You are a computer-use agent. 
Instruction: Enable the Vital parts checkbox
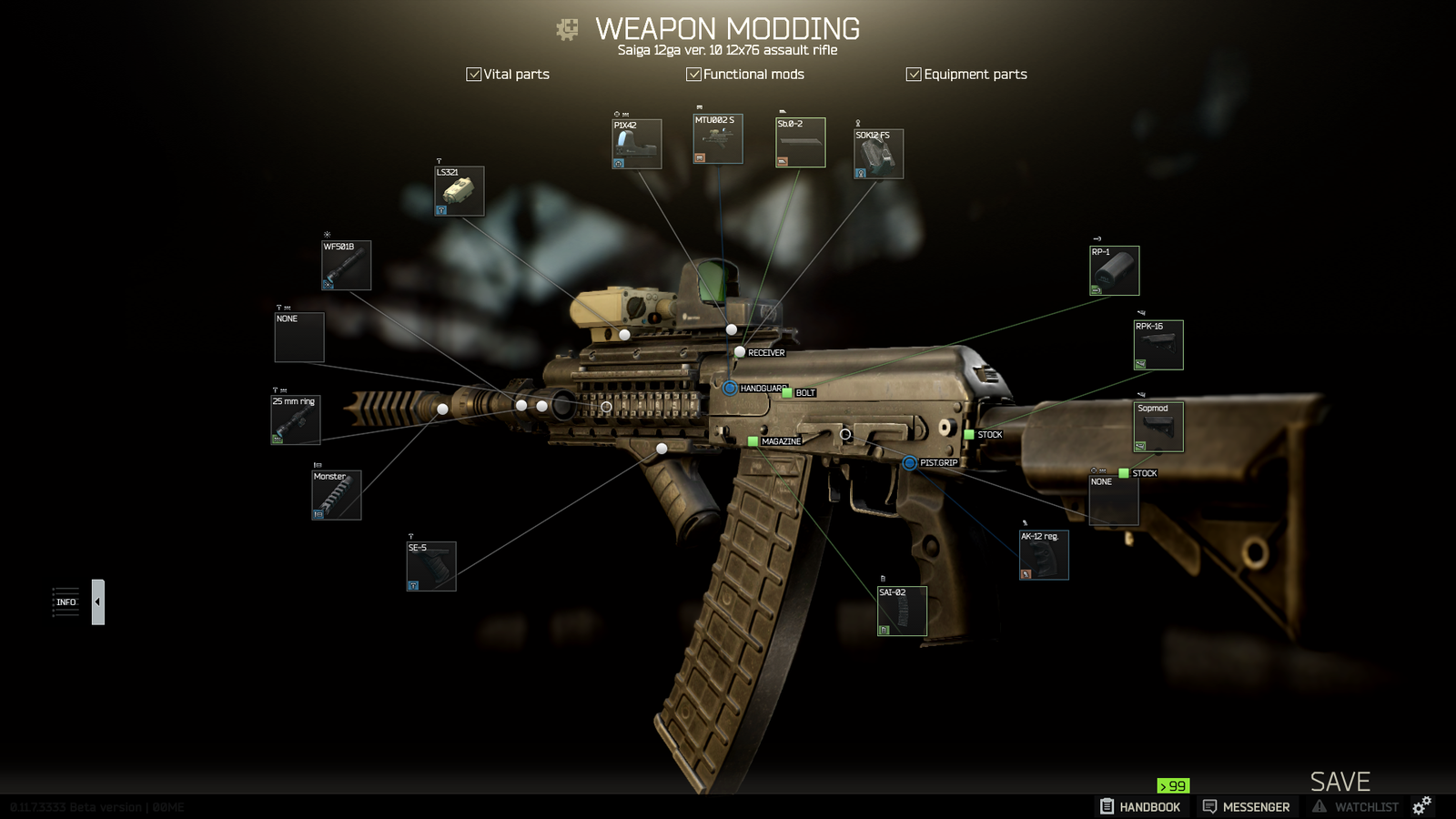[x=474, y=74]
